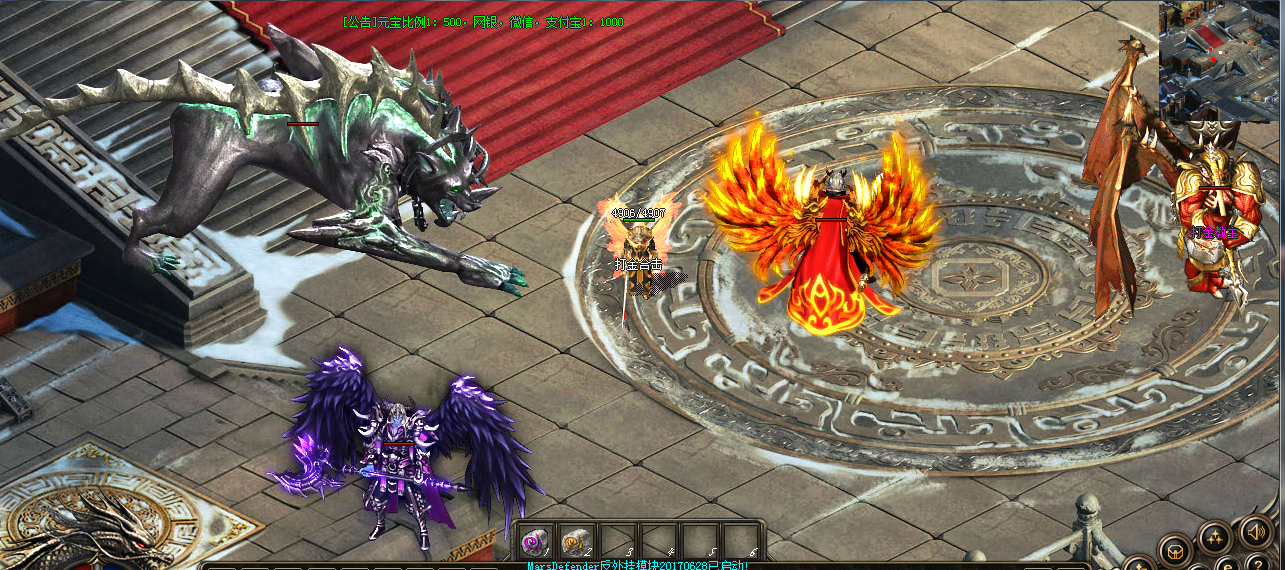Screen dimensions: 1285x570
Task: Open the three-stars skills button
Action: pyautogui.click(x=1215, y=539)
